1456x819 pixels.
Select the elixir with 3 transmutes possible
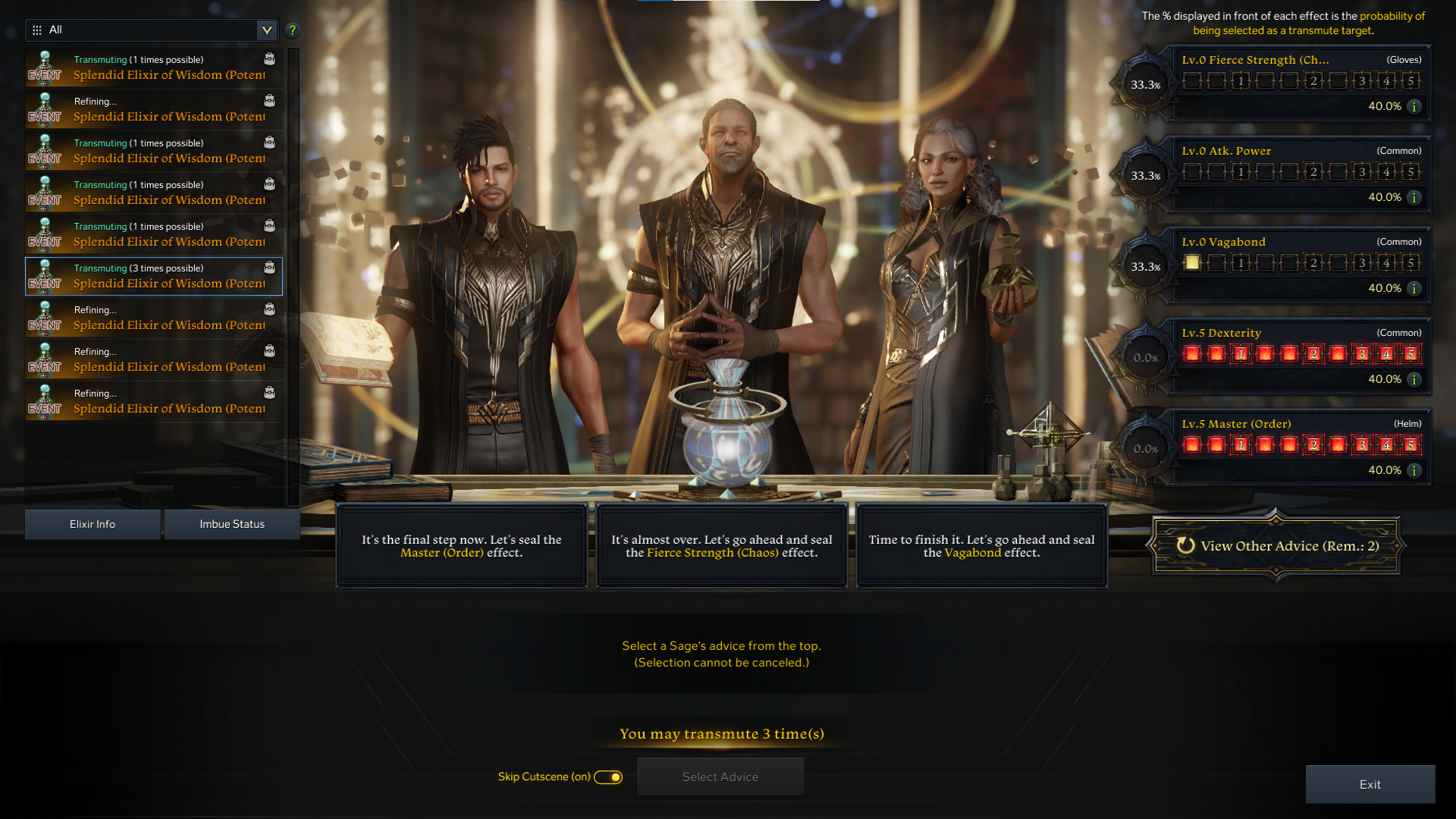(x=154, y=276)
